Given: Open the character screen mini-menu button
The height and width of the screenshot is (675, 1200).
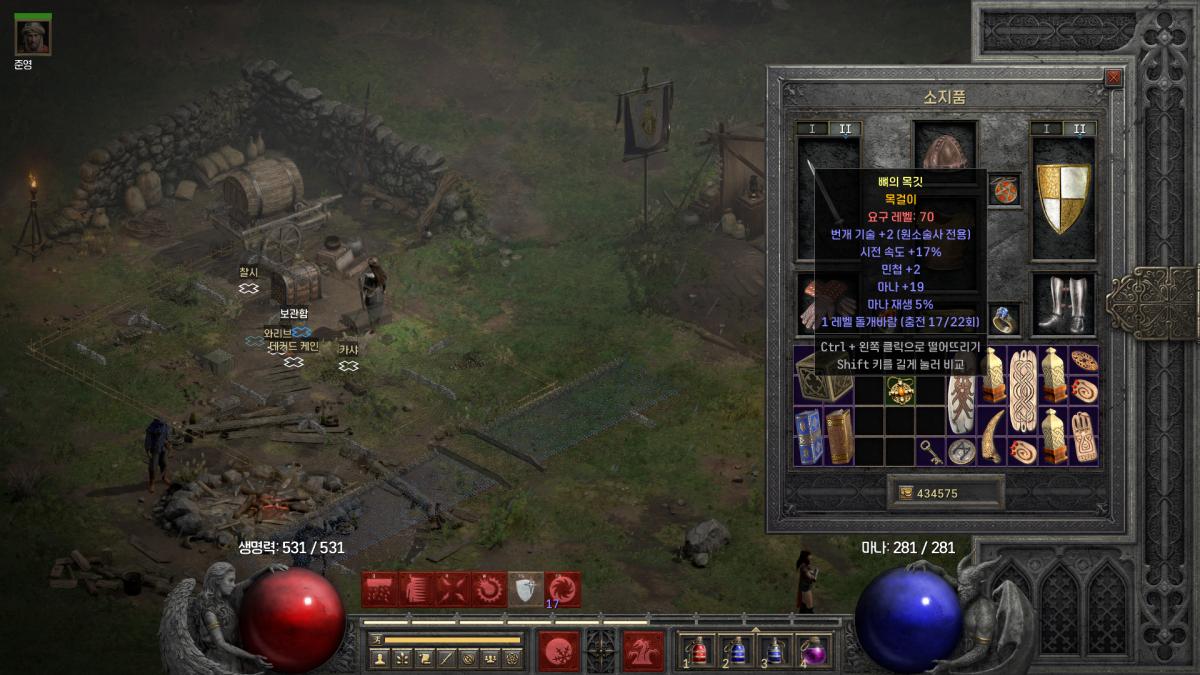Looking at the screenshot, I should pos(379,658).
